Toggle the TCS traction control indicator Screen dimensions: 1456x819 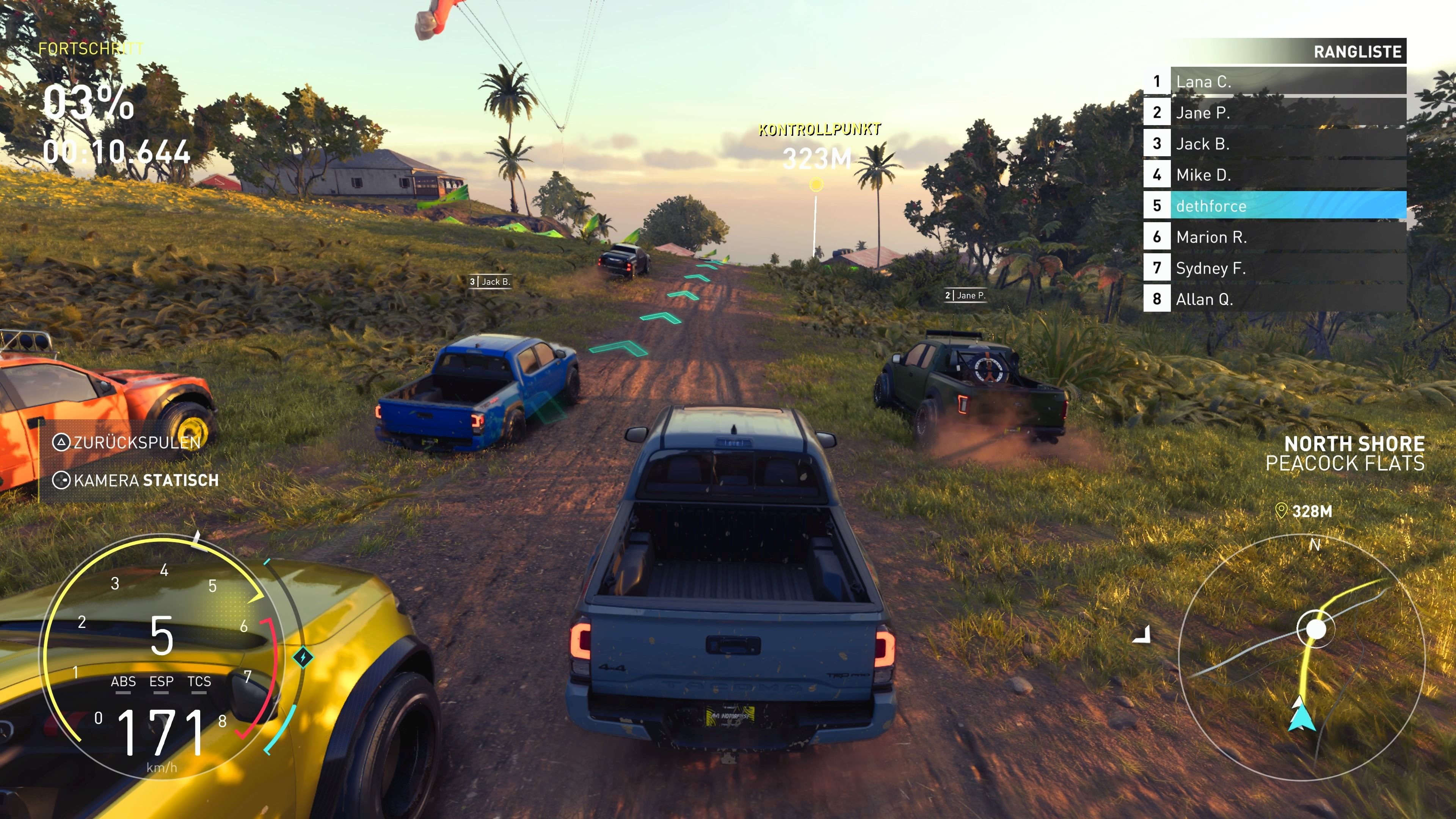click(x=199, y=682)
